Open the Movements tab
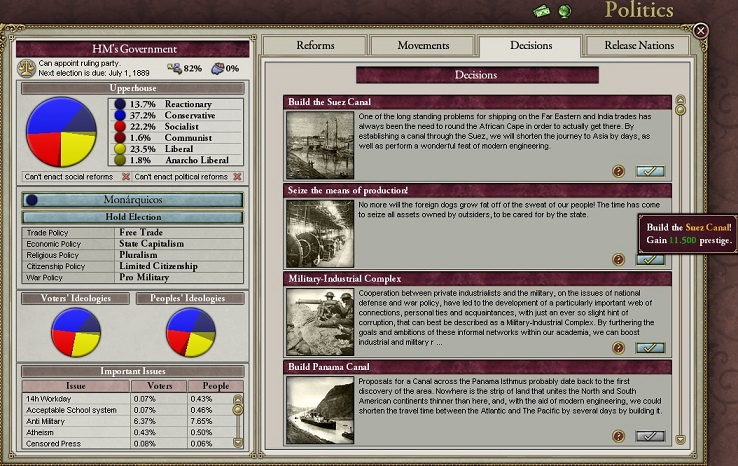This screenshot has height=466, width=738. [x=423, y=46]
